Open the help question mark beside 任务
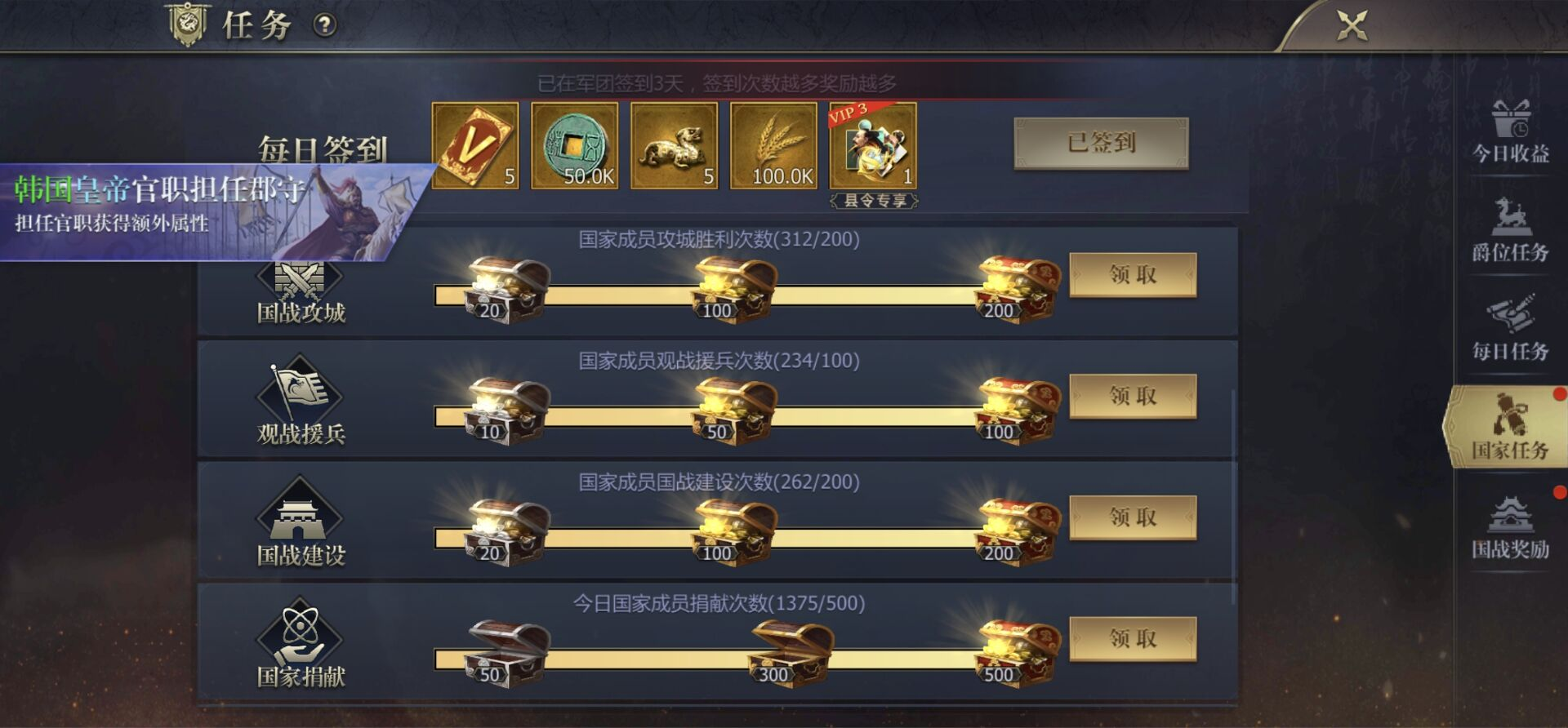This screenshot has width=1568, height=728. pos(325,24)
